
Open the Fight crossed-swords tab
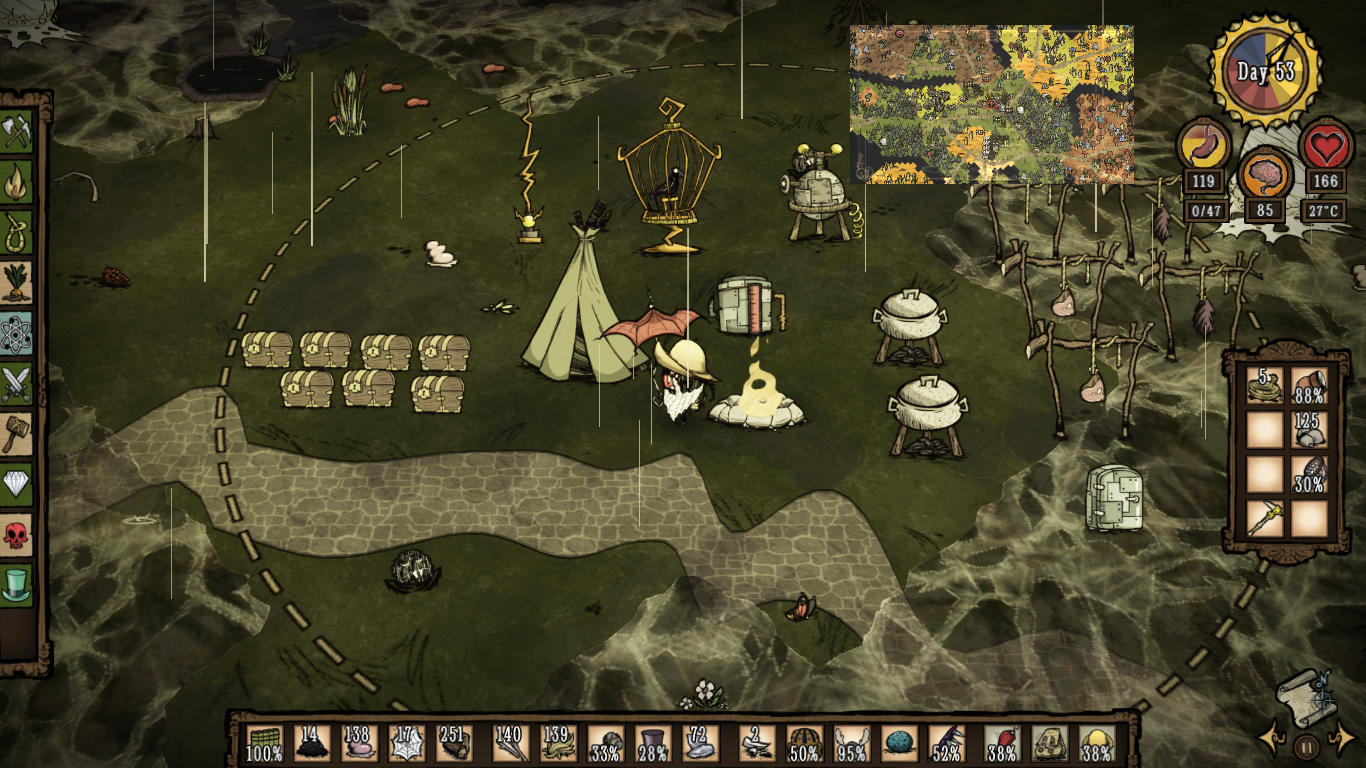point(17,383)
